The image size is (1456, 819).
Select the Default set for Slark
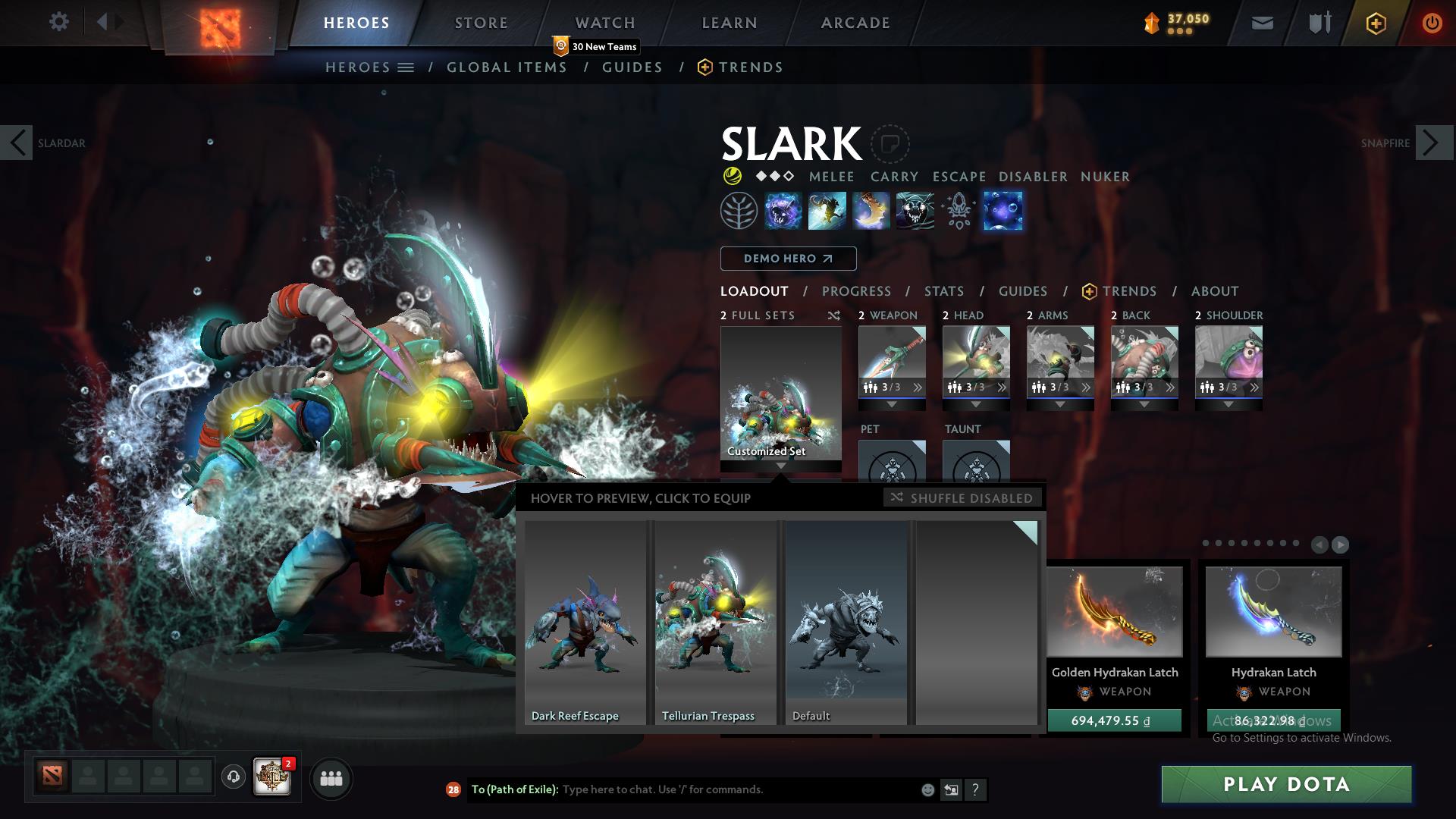pyautogui.click(x=846, y=622)
